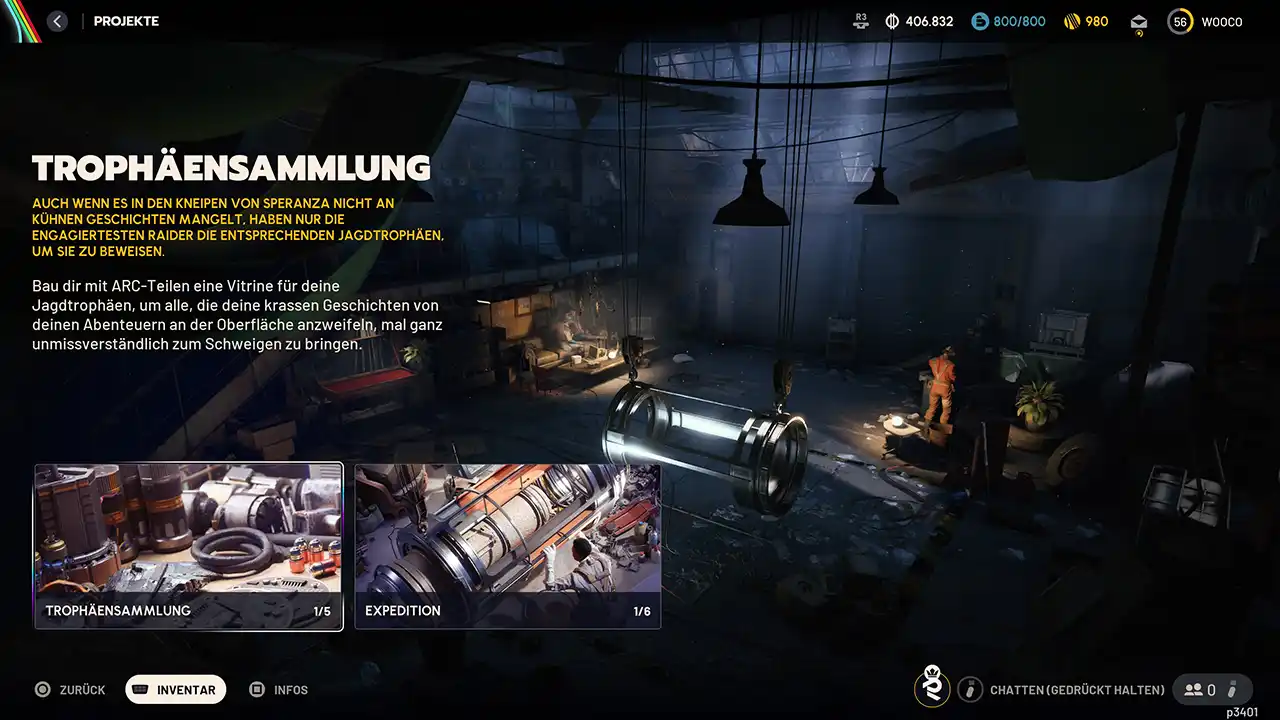
Task: Click the Zurück button
Action: click(70, 690)
